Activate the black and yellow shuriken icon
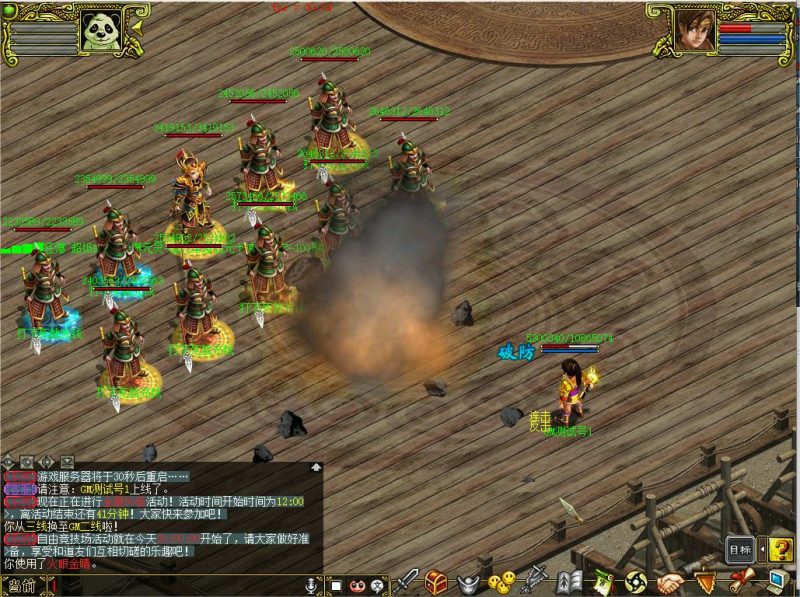800x597 pixels. 636,581
